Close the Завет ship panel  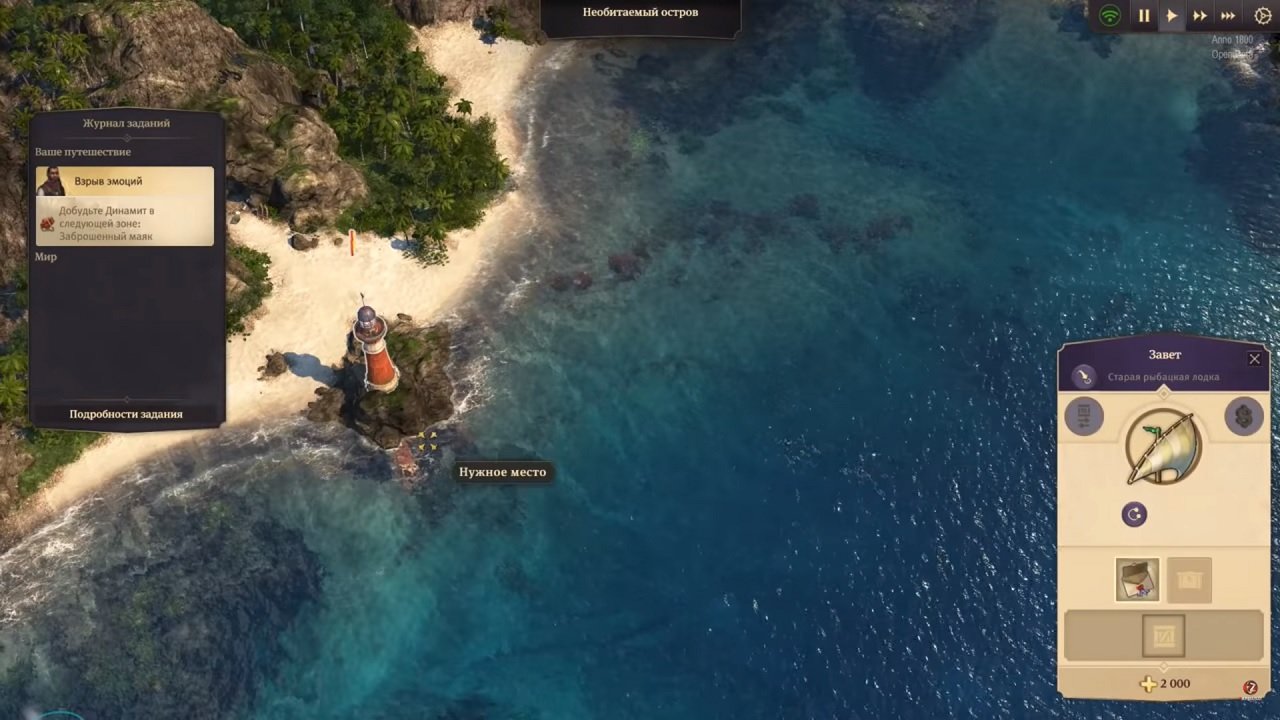point(1254,359)
